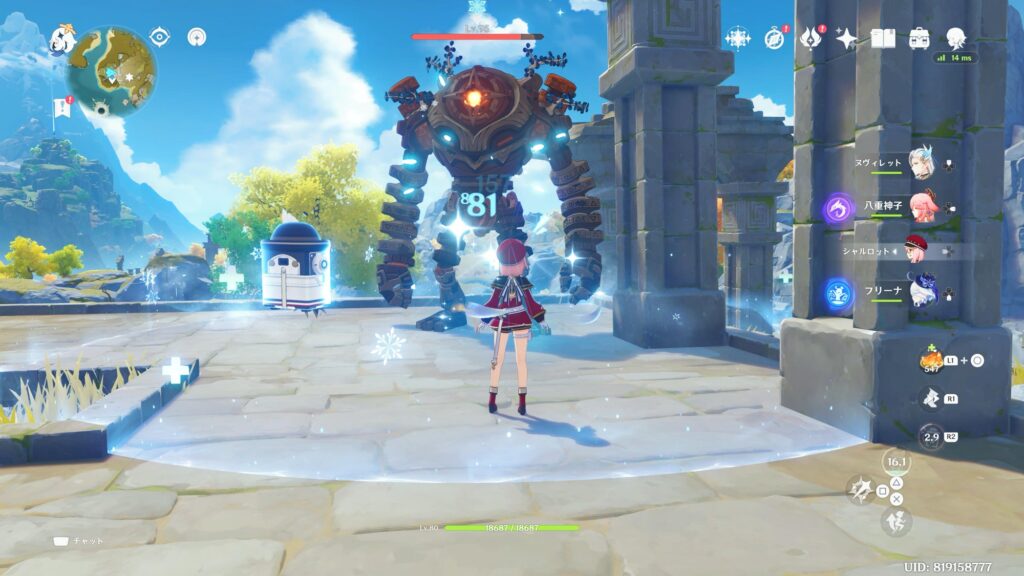Open the open-book icon
This screenshot has height=576, width=1024.
pos(883,38)
